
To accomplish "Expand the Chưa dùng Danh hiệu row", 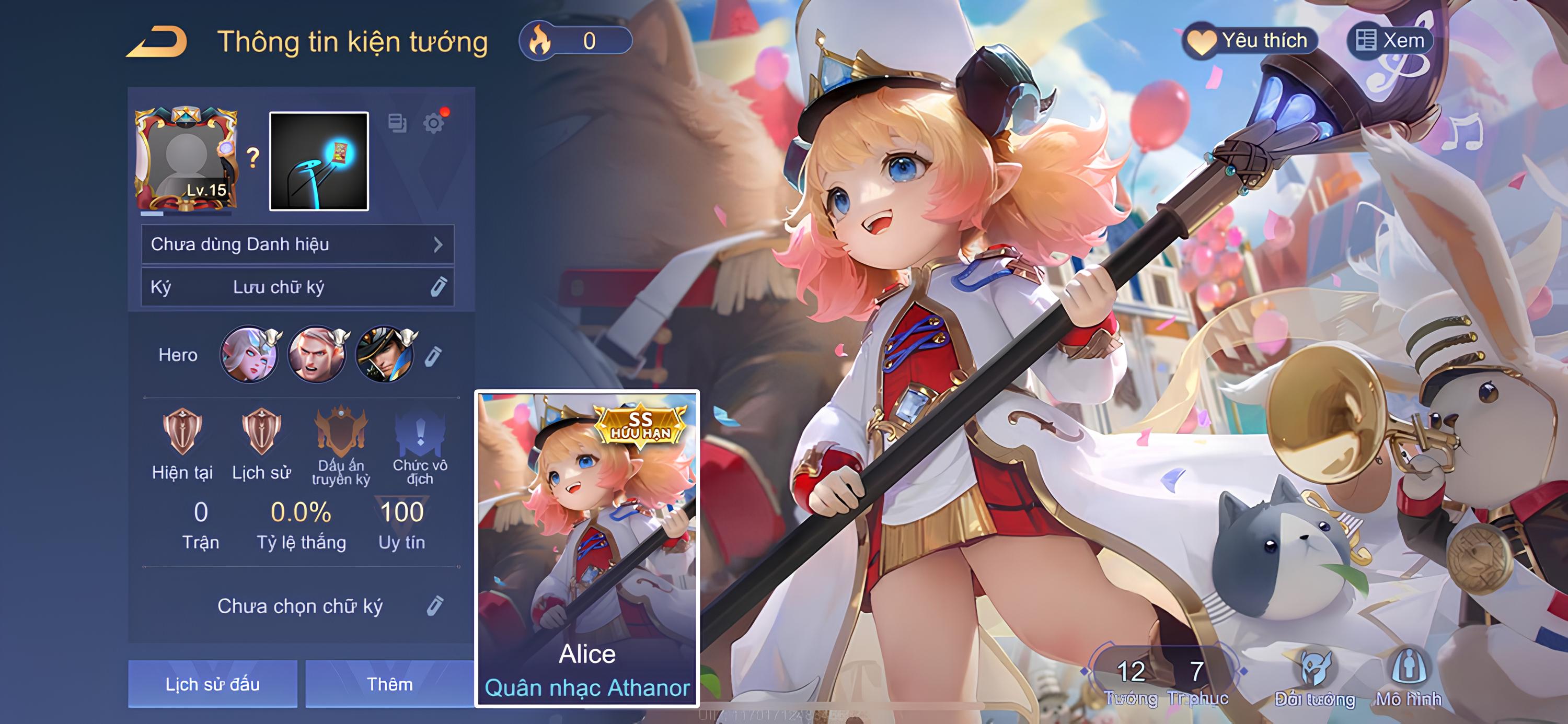I will click(297, 244).
